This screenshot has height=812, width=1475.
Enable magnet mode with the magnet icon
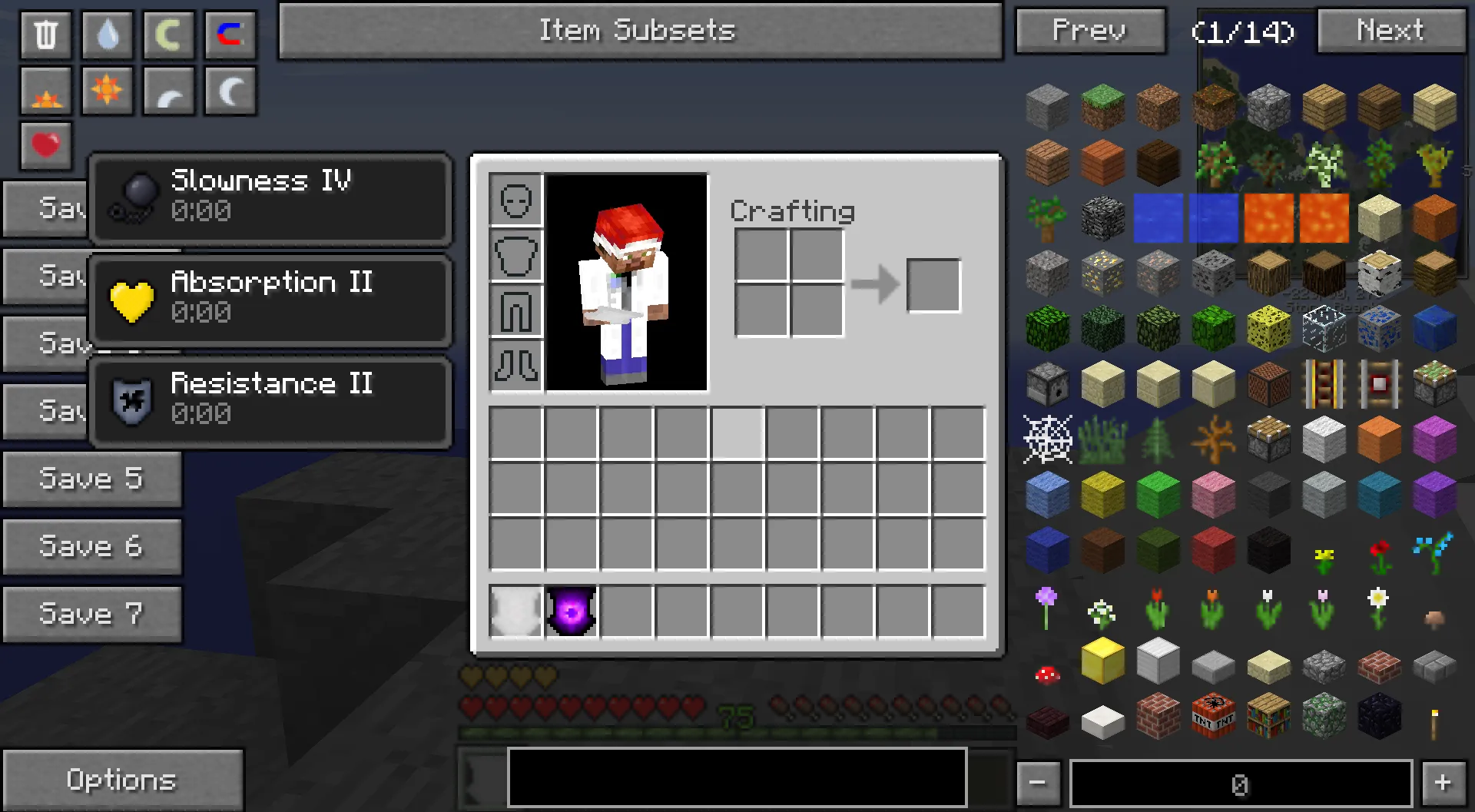pyautogui.click(x=230, y=35)
